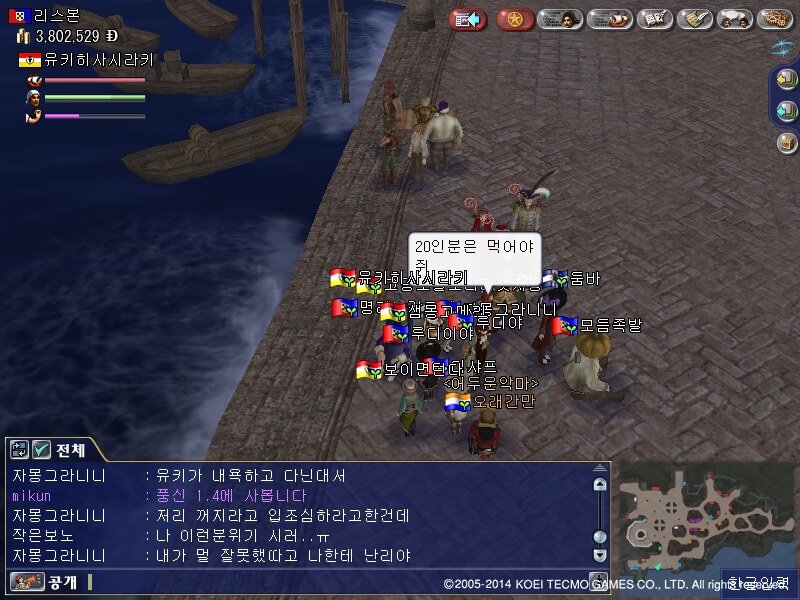Select player name 자몽그라니니 in chat log
Screen dimensions: 800x600
point(58,476)
